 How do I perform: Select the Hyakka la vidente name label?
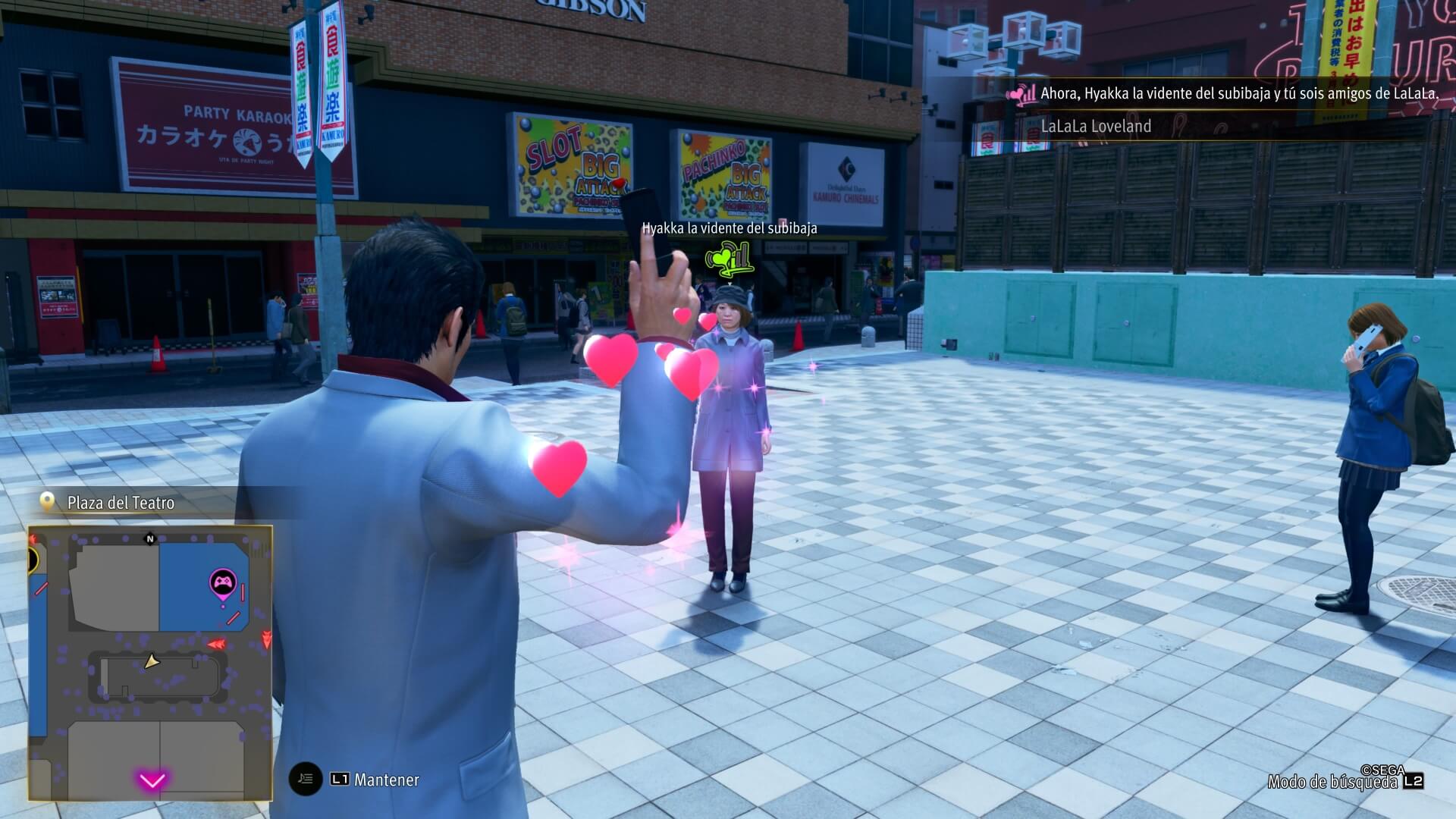pyautogui.click(x=729, y=228)
